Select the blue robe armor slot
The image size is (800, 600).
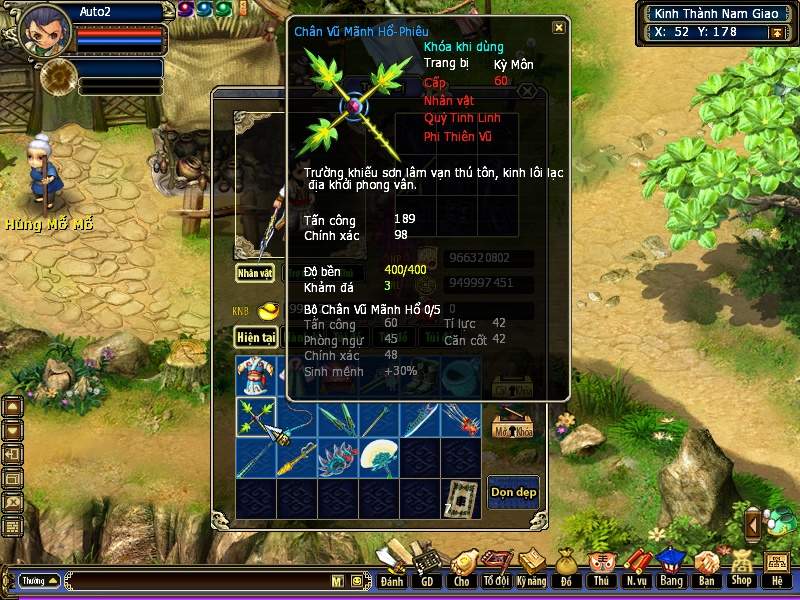point(256,377)
